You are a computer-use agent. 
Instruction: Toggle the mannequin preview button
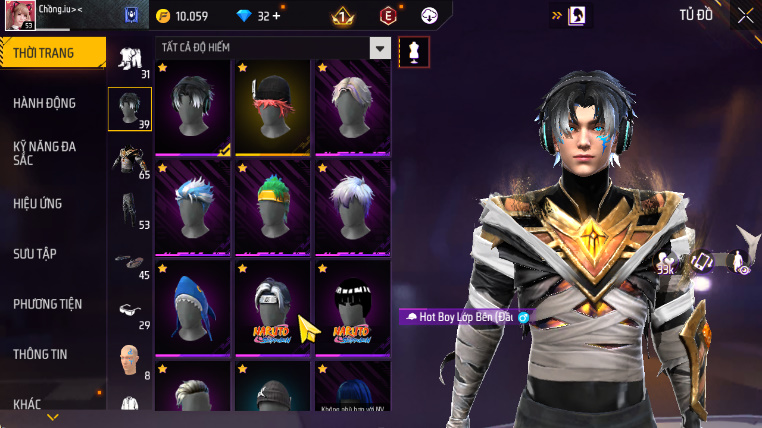click(x=414, y=52)
